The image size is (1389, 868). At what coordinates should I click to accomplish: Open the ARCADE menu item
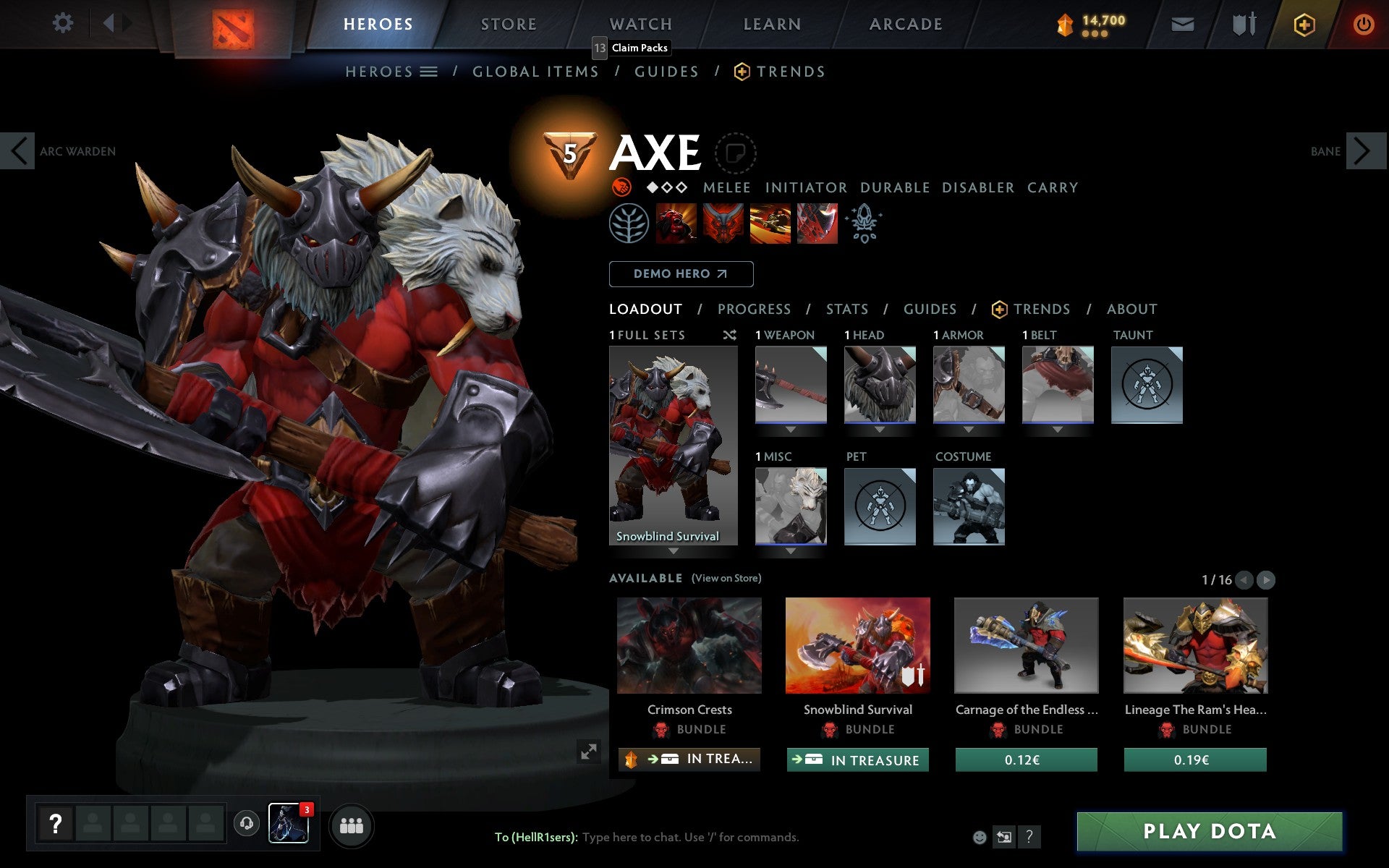pos(905,23)
